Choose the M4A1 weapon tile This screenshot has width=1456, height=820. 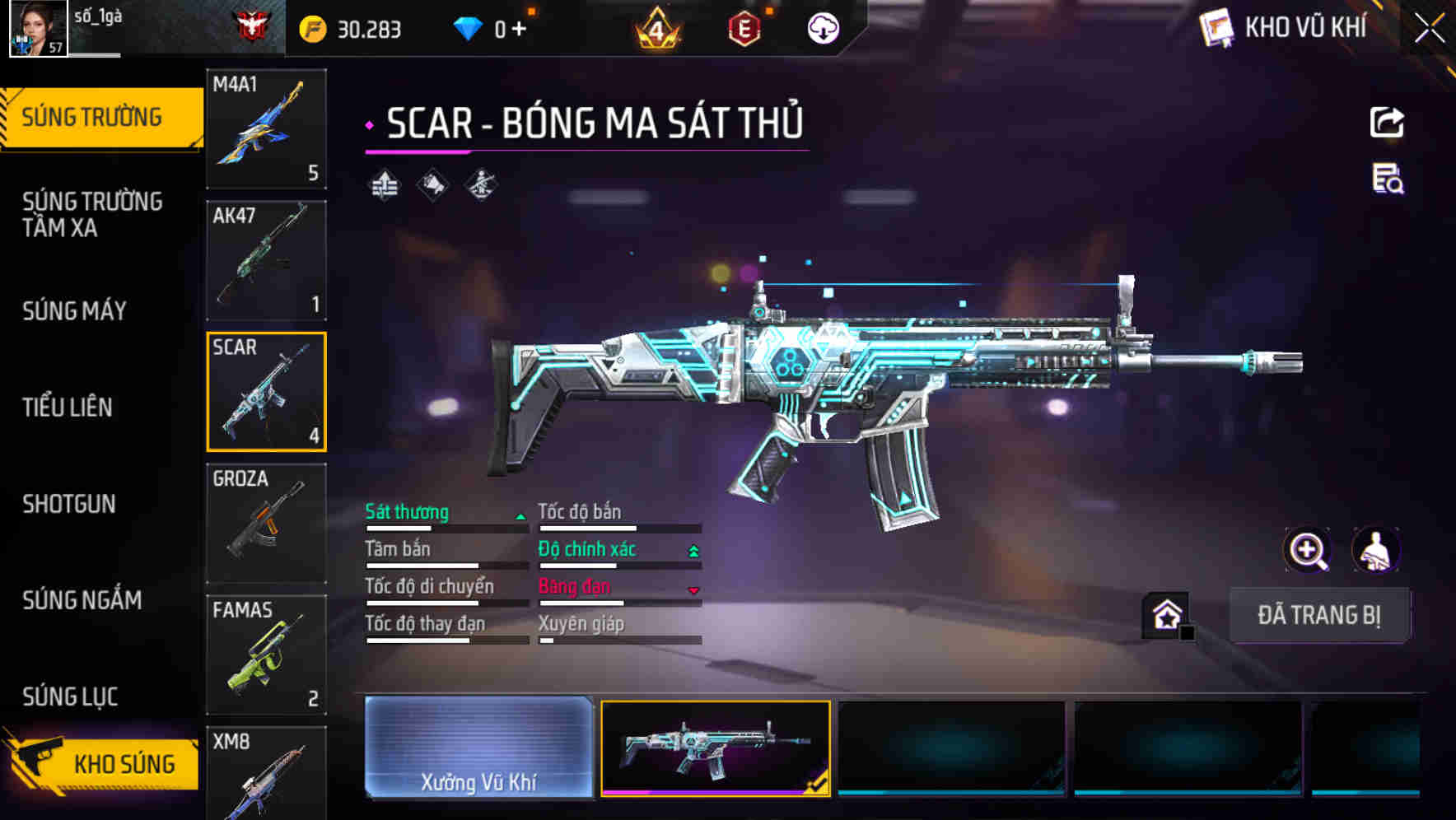tap(266, 129)
